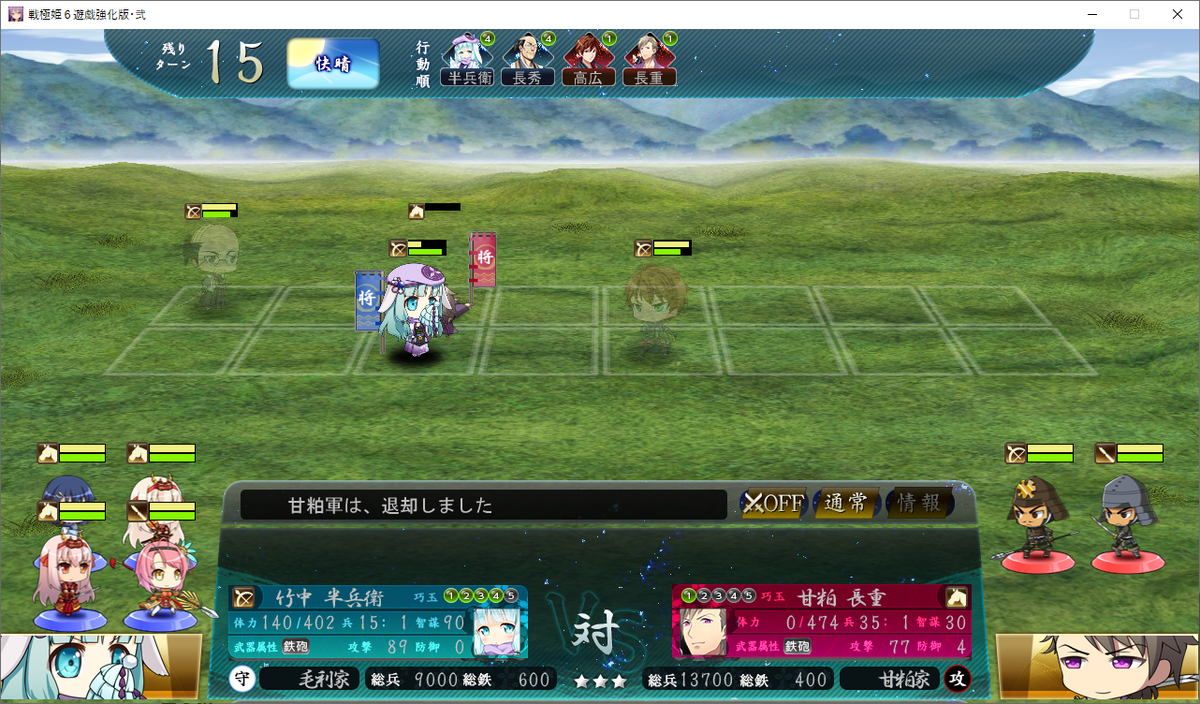Click the 通常 speed button
This screenshot has width=1200, height=704.
coord(845,503)
